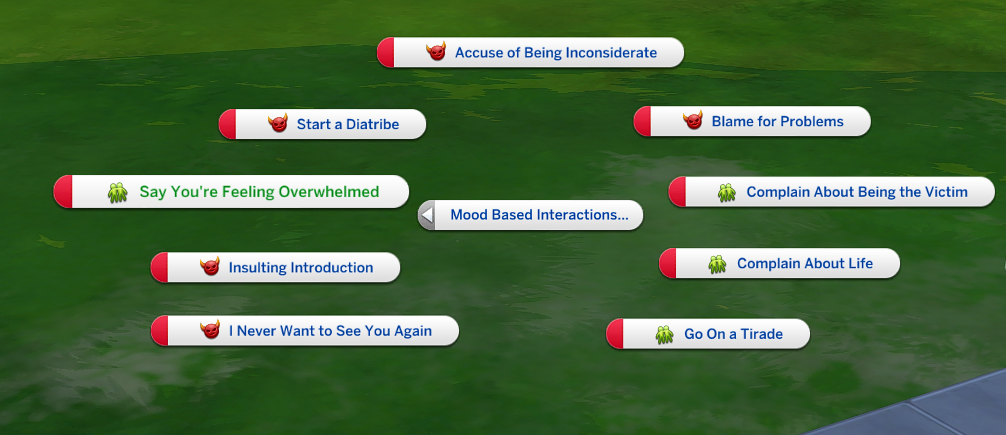The width and height of the screenshot is (1006, 435).
Task: Choose Say You're Feeling Overwhelmed
Action: coord(258,192)
